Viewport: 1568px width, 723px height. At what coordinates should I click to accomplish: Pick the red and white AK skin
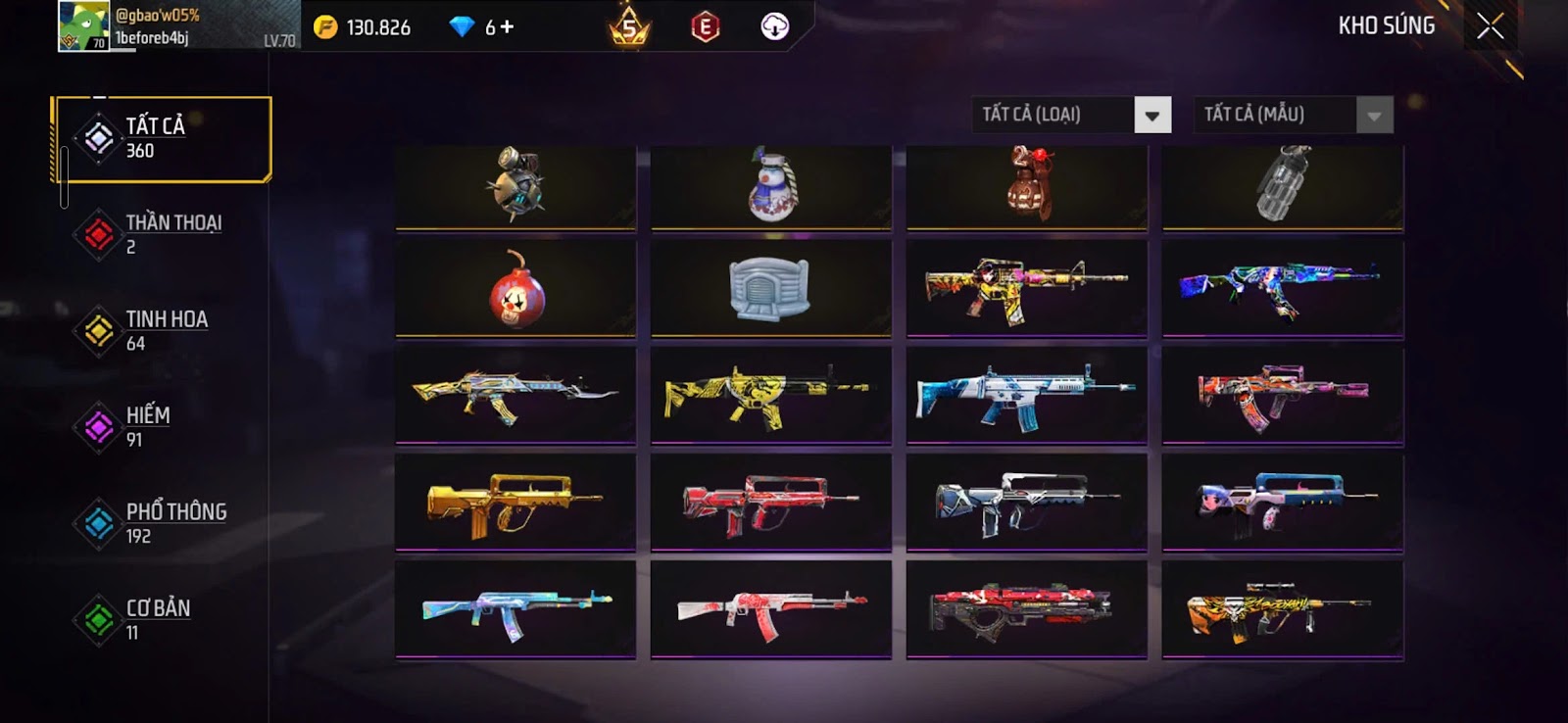pyautogui.click(x=771, y=608)
